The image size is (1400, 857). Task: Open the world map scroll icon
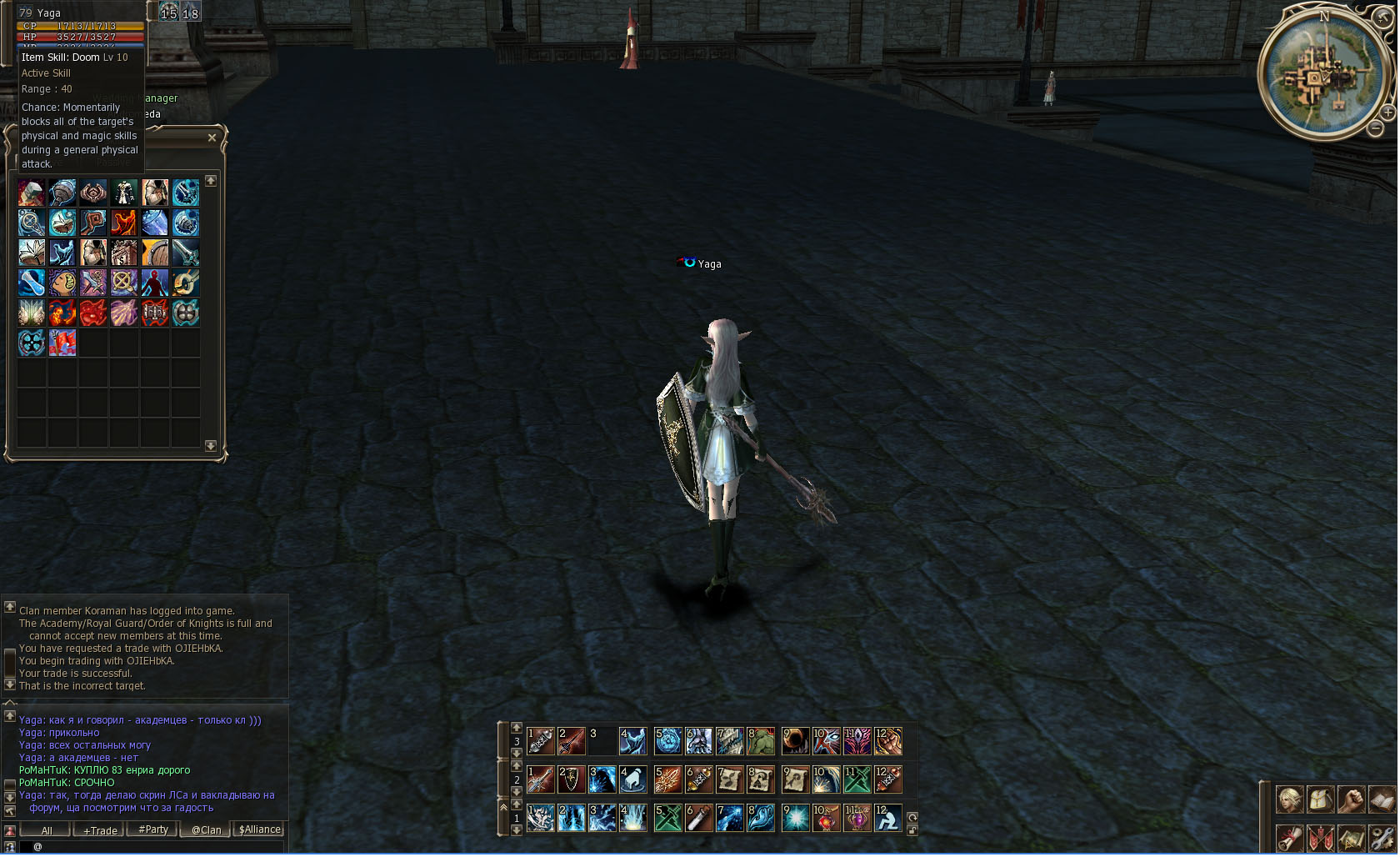click(x=1351, y=836)
